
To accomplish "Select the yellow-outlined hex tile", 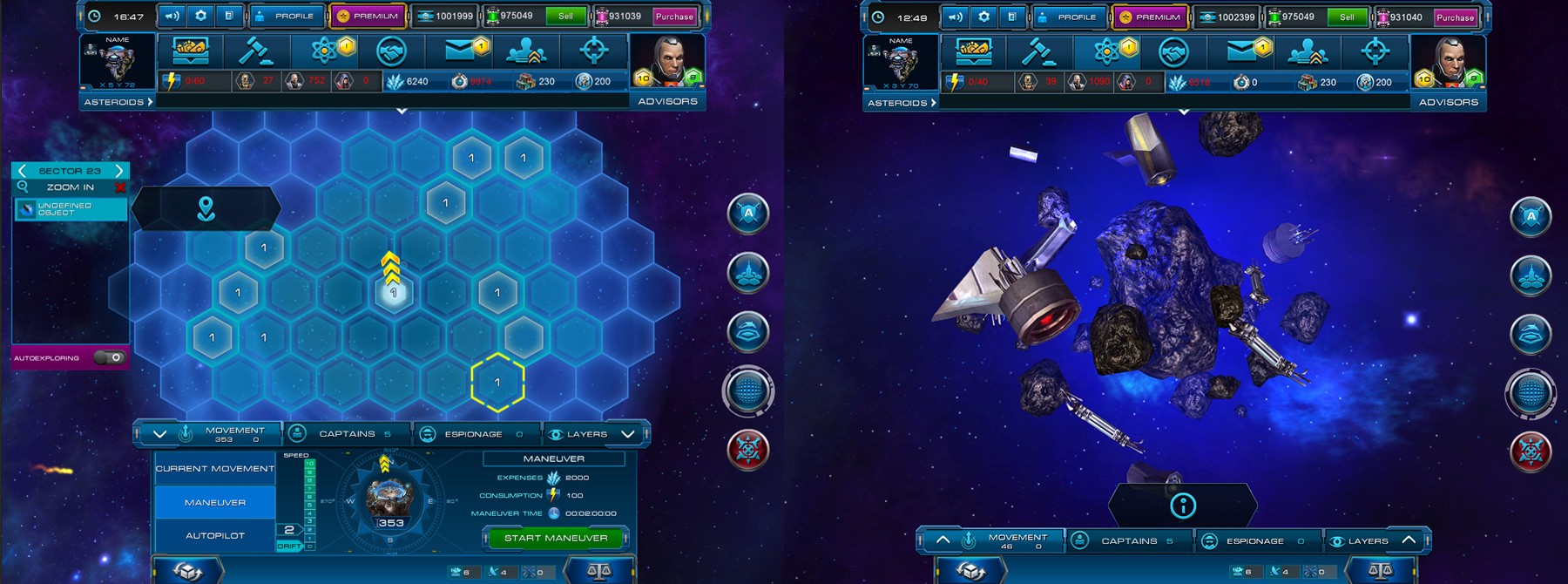I will pos(497,382).
